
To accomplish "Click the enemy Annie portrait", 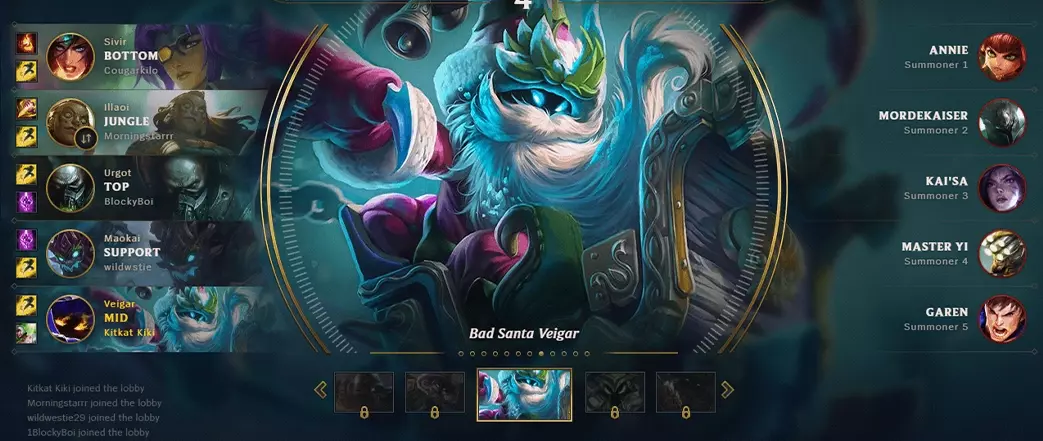I will coord(1001,56).
